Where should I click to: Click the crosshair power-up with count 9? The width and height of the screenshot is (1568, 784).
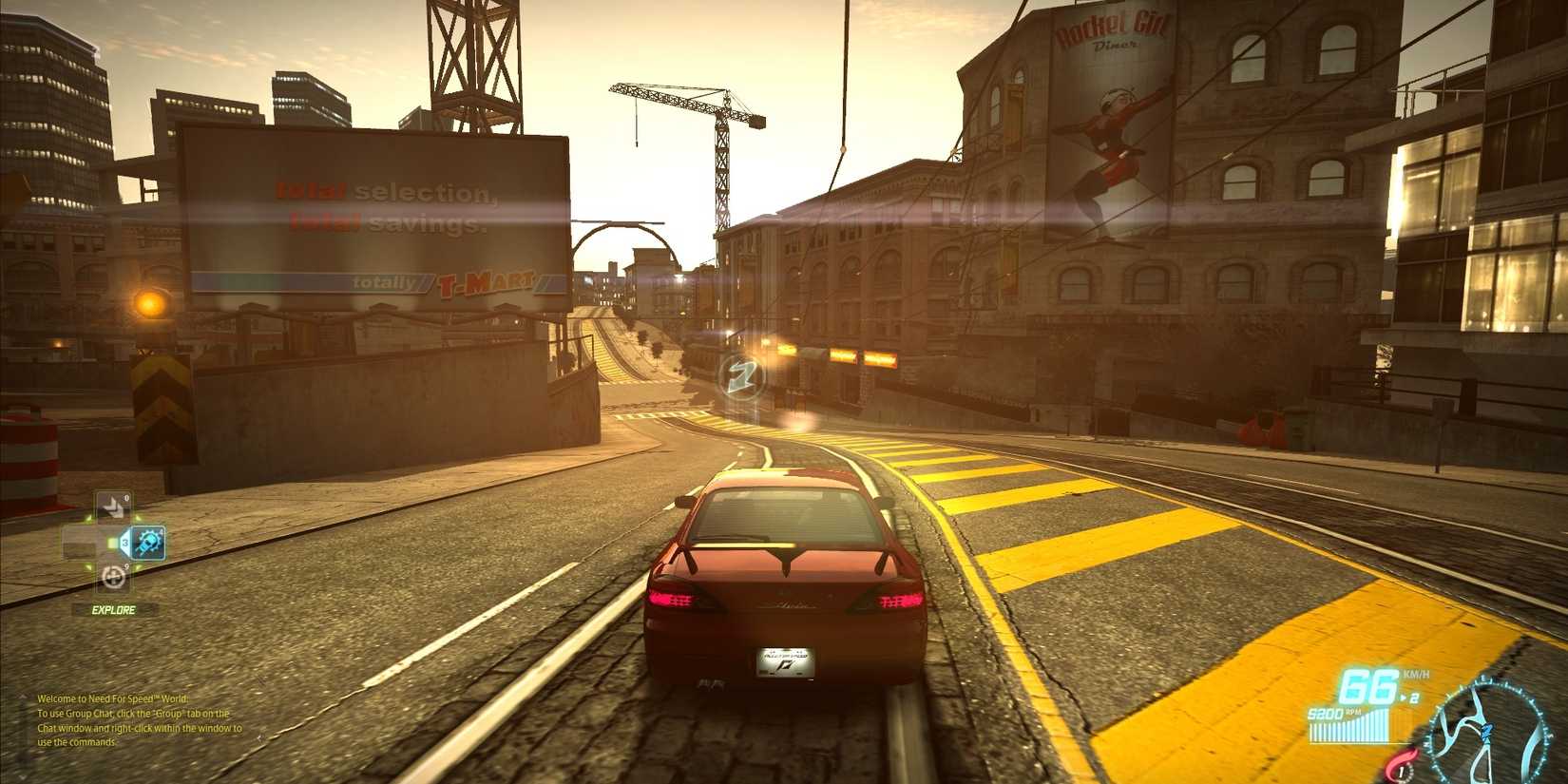(x=114, y=577)
